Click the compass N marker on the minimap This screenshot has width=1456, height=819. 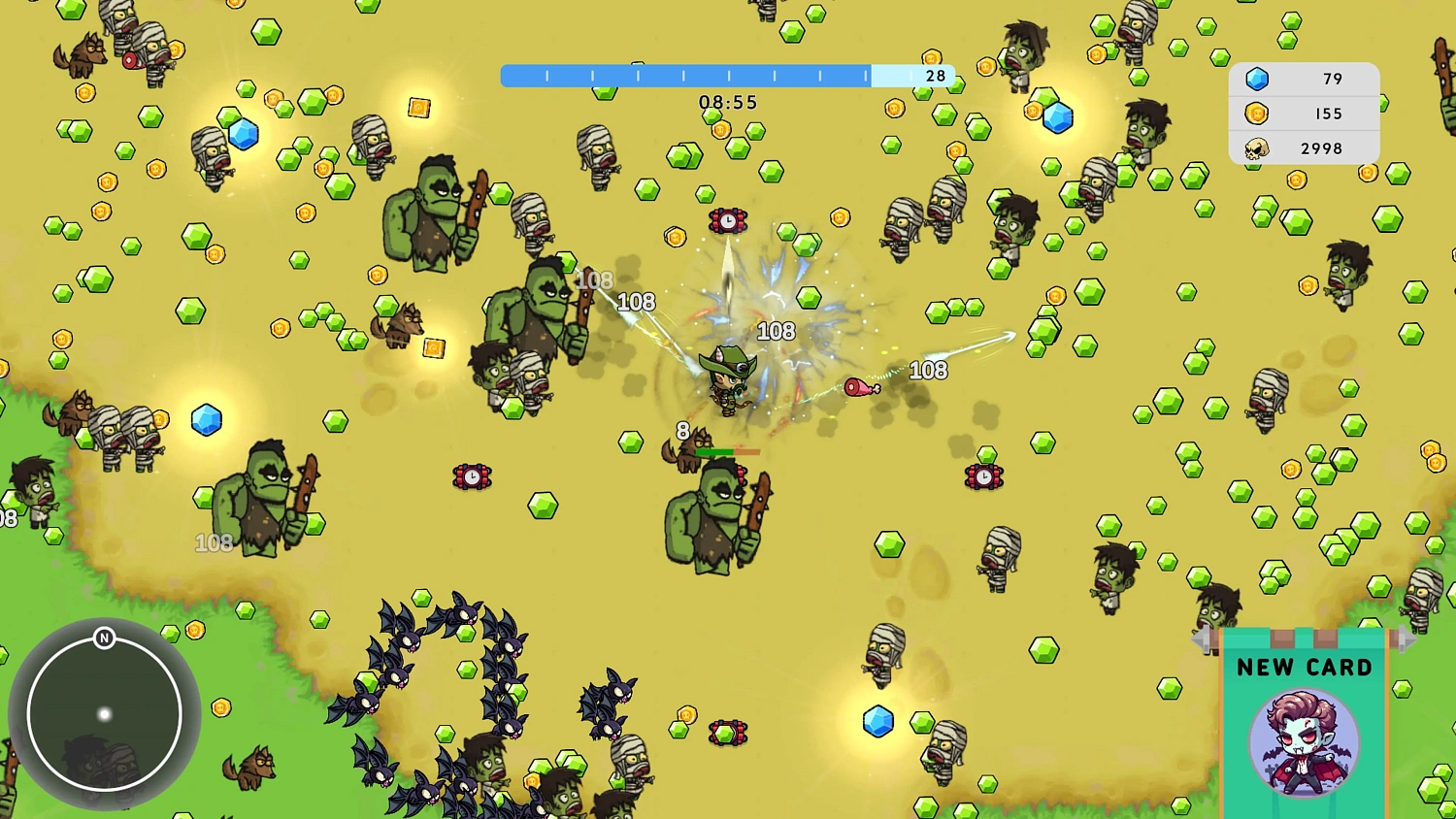(104, 639)
